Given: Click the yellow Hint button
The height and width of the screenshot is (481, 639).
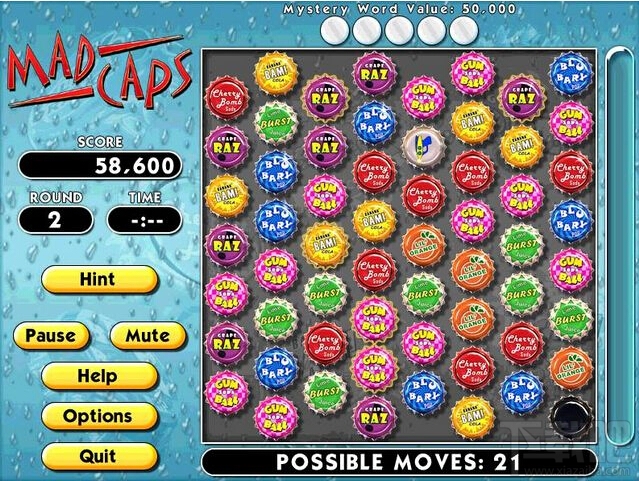Looking at the screenshot, I should pyautogui.click(x=99, y=280).
